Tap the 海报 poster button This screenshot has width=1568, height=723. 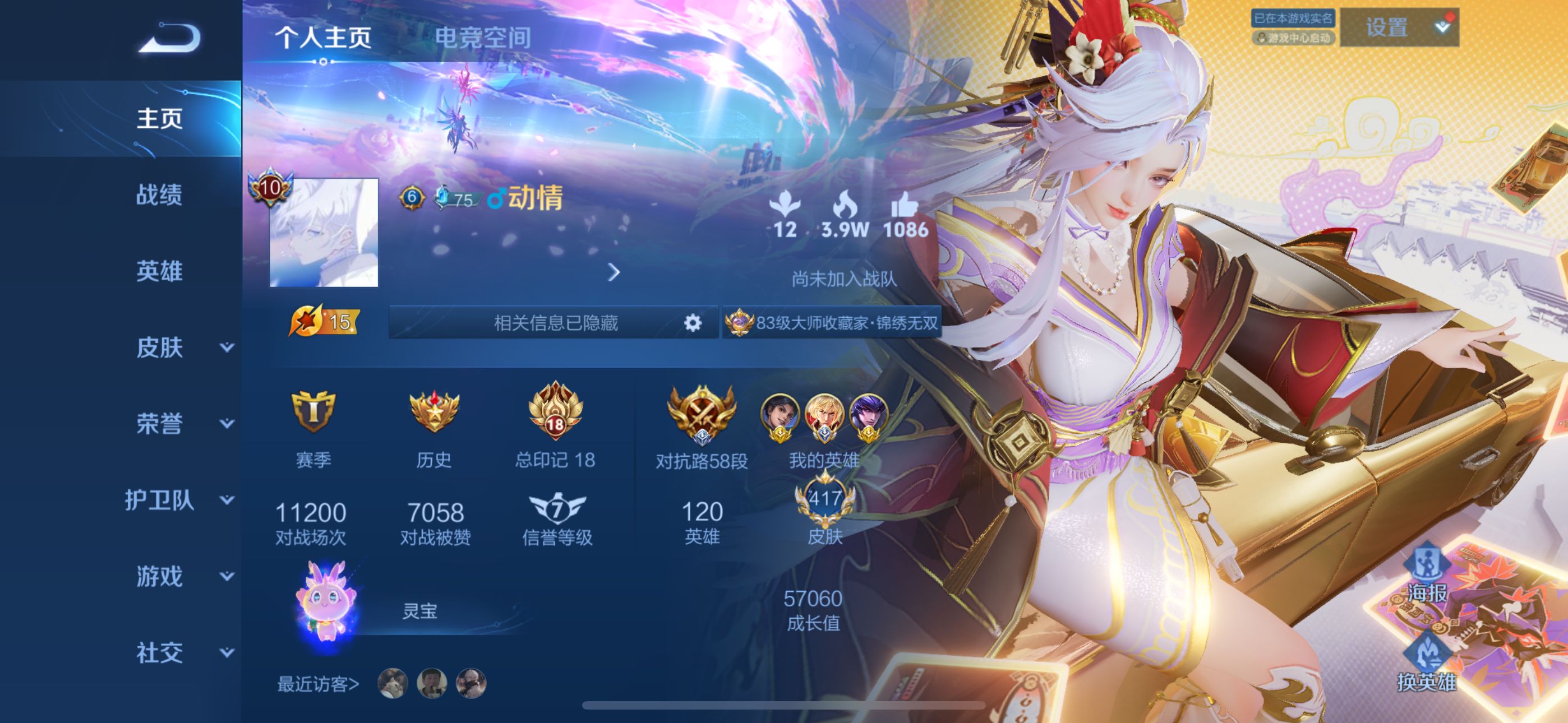point(1426,575)
